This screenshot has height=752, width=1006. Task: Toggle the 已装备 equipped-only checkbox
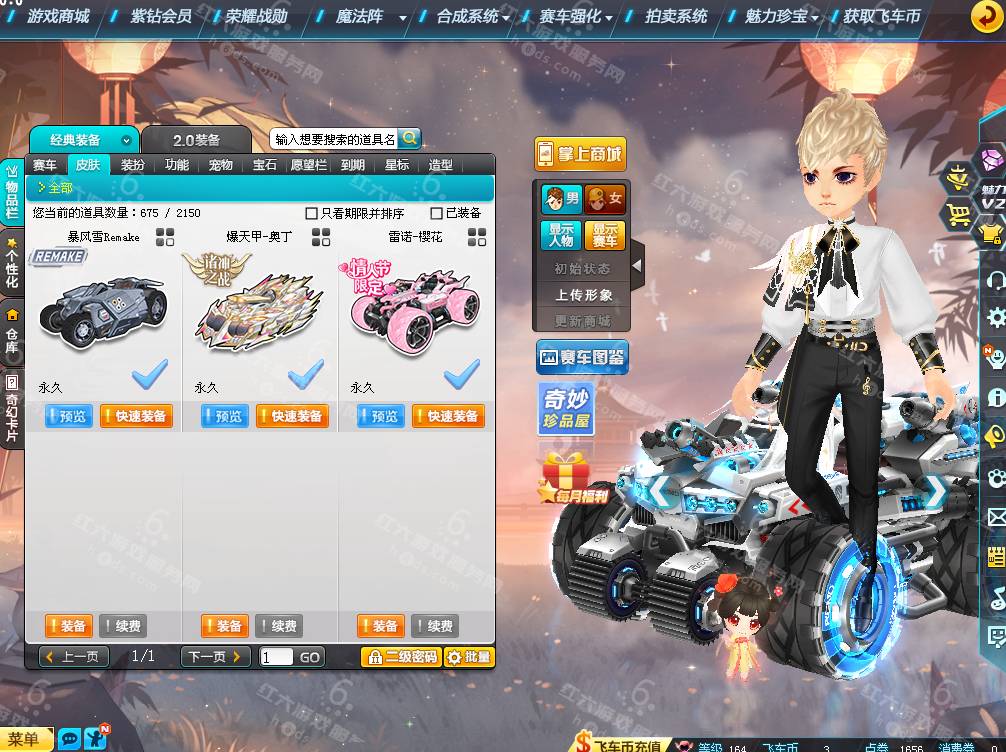pos(436,213)
